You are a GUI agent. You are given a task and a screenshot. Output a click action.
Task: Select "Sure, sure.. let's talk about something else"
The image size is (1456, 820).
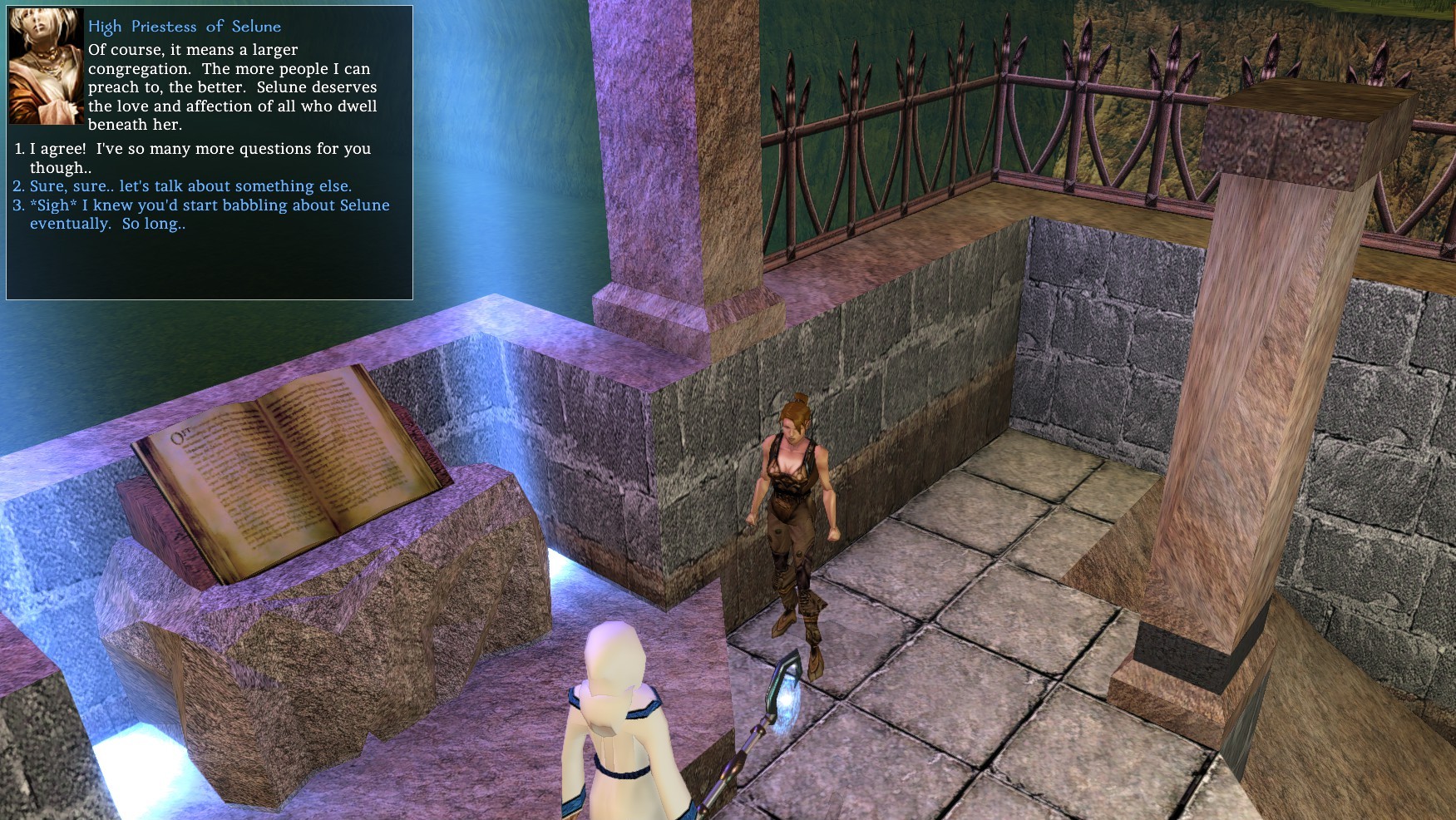click(190, 186)
